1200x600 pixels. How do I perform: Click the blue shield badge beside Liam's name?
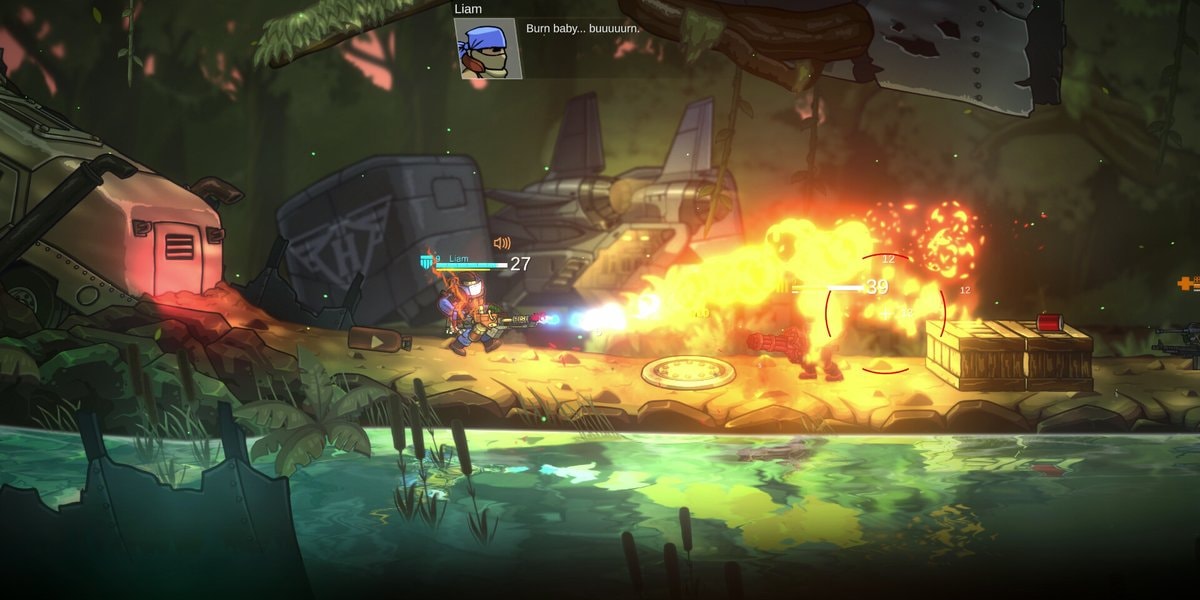click(x=428, y=262)
